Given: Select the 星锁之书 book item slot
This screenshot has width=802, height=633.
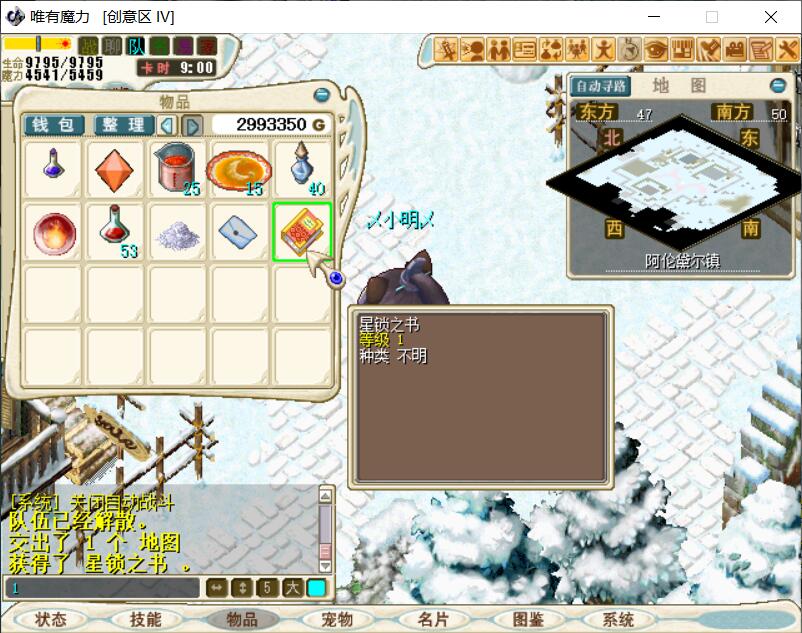Looking at the screenshot, I should pyautogui.click(x=301, y=232).
